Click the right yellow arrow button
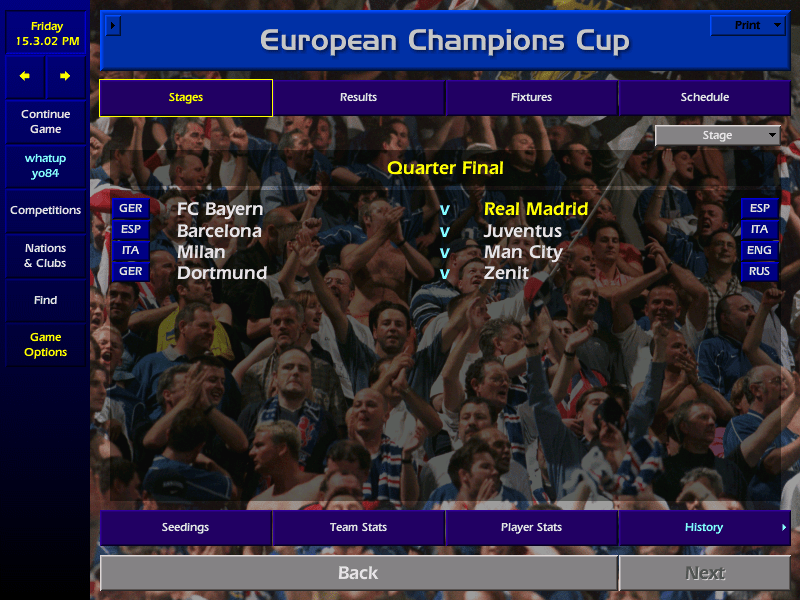800x600 pixels. pyautogui.click(x=65, y=76)
